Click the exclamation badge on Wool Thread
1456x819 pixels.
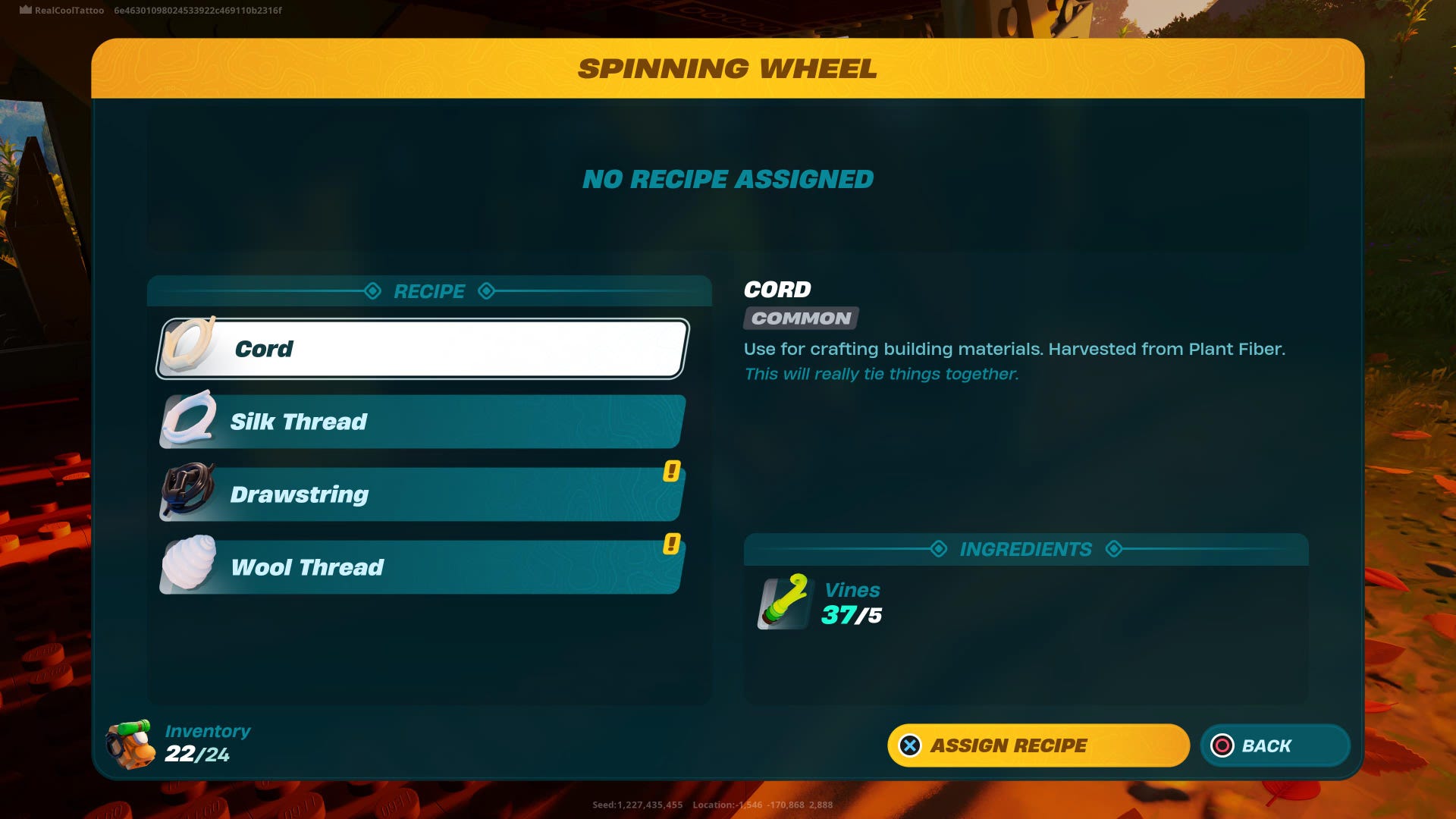[x=670, y=544]
